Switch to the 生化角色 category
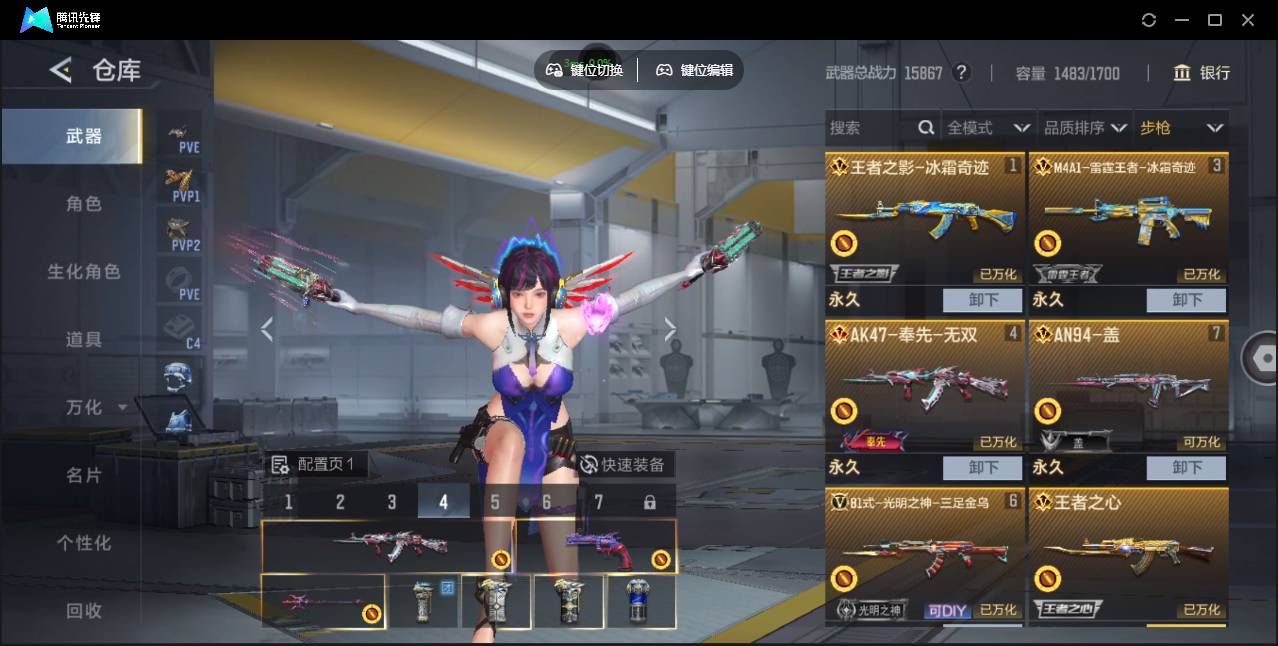Viewport: 1278px width, 646px height. [x=83, y=272]
